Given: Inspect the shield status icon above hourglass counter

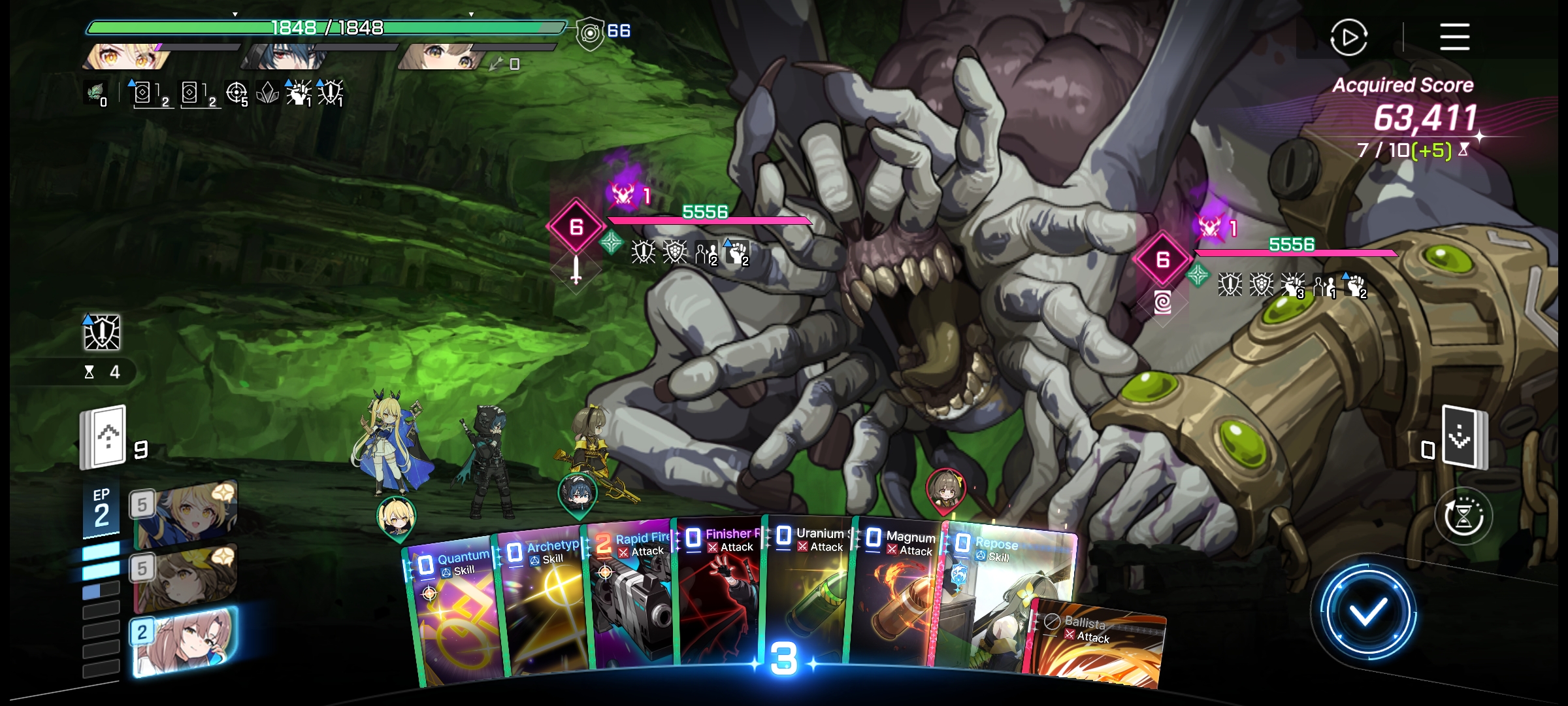Looking at the screenshot, I should (x=102, y=333).
